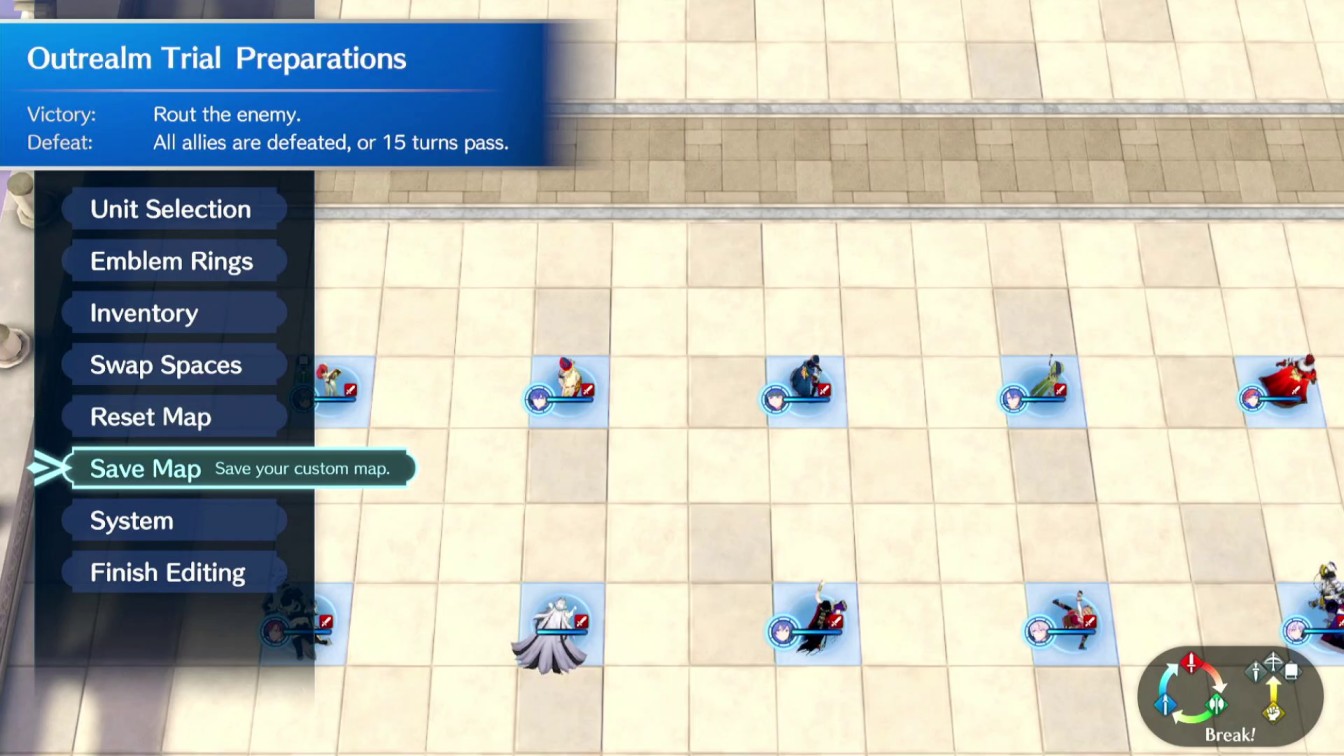Click the bow icon in the Break panel

pyautogui.click(x=1273, y=661)
